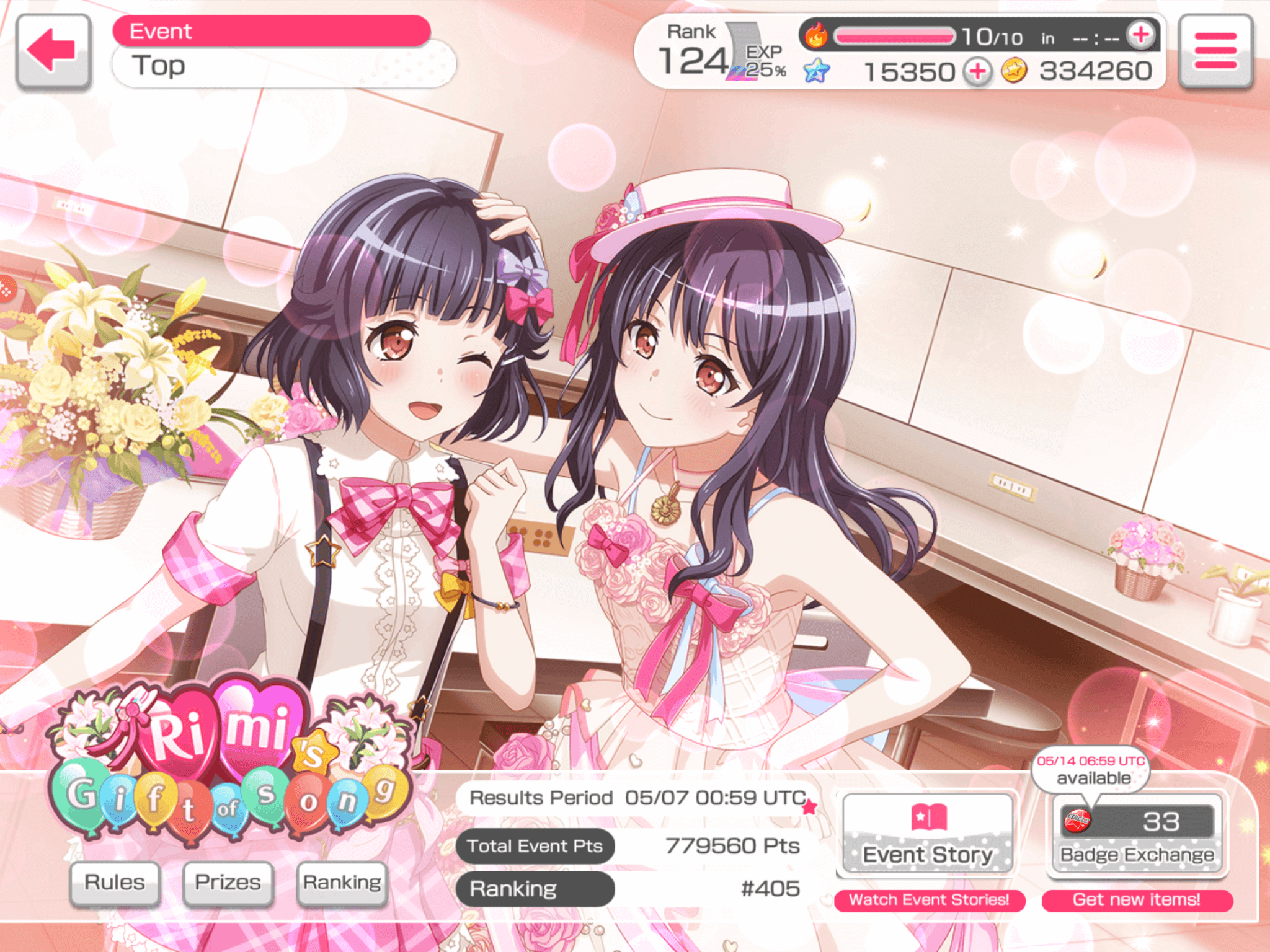
Task: Go back with the pink arrow button
Action: tap(53, 51)
